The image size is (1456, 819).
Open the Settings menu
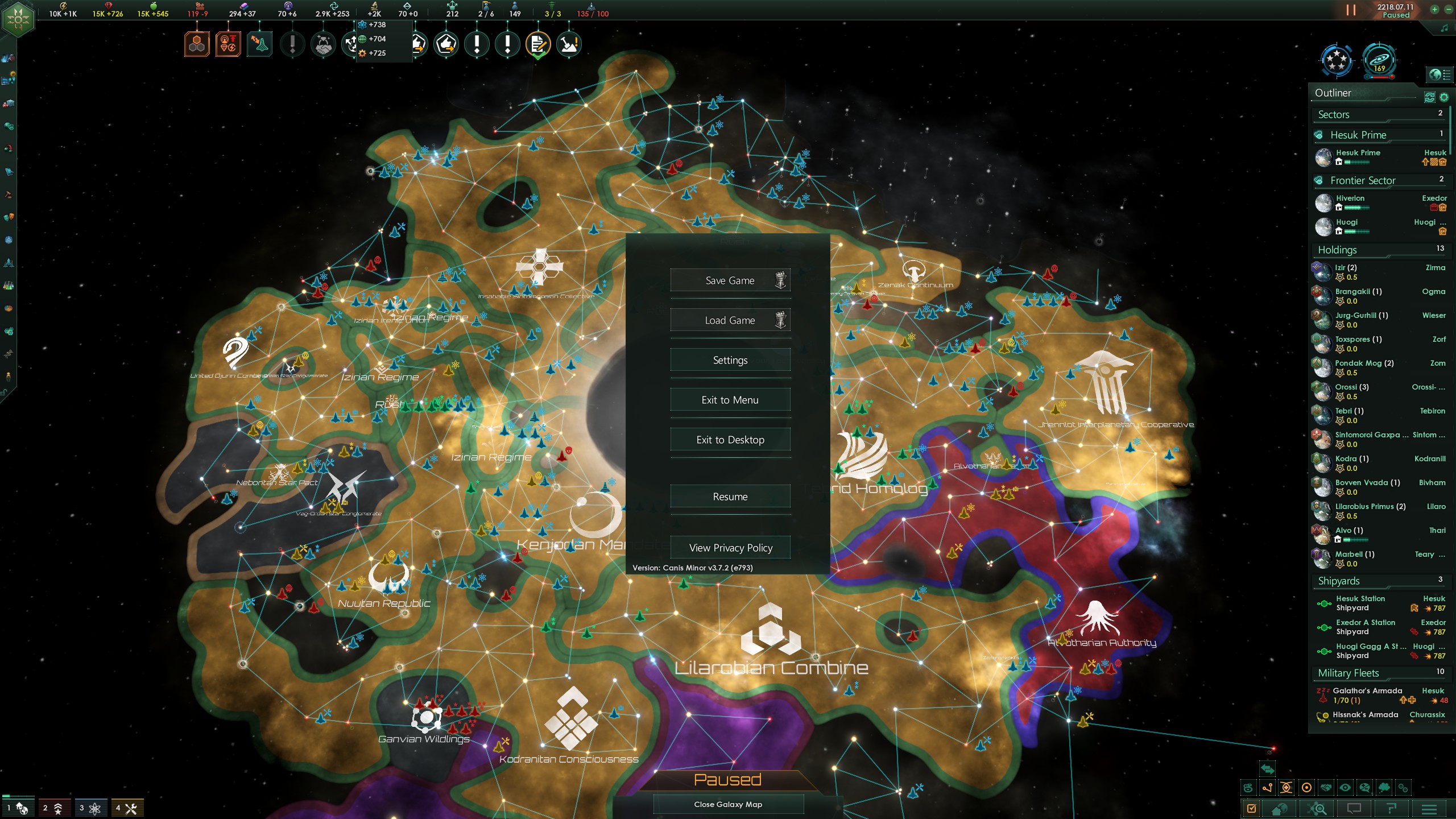coord(730,360)
